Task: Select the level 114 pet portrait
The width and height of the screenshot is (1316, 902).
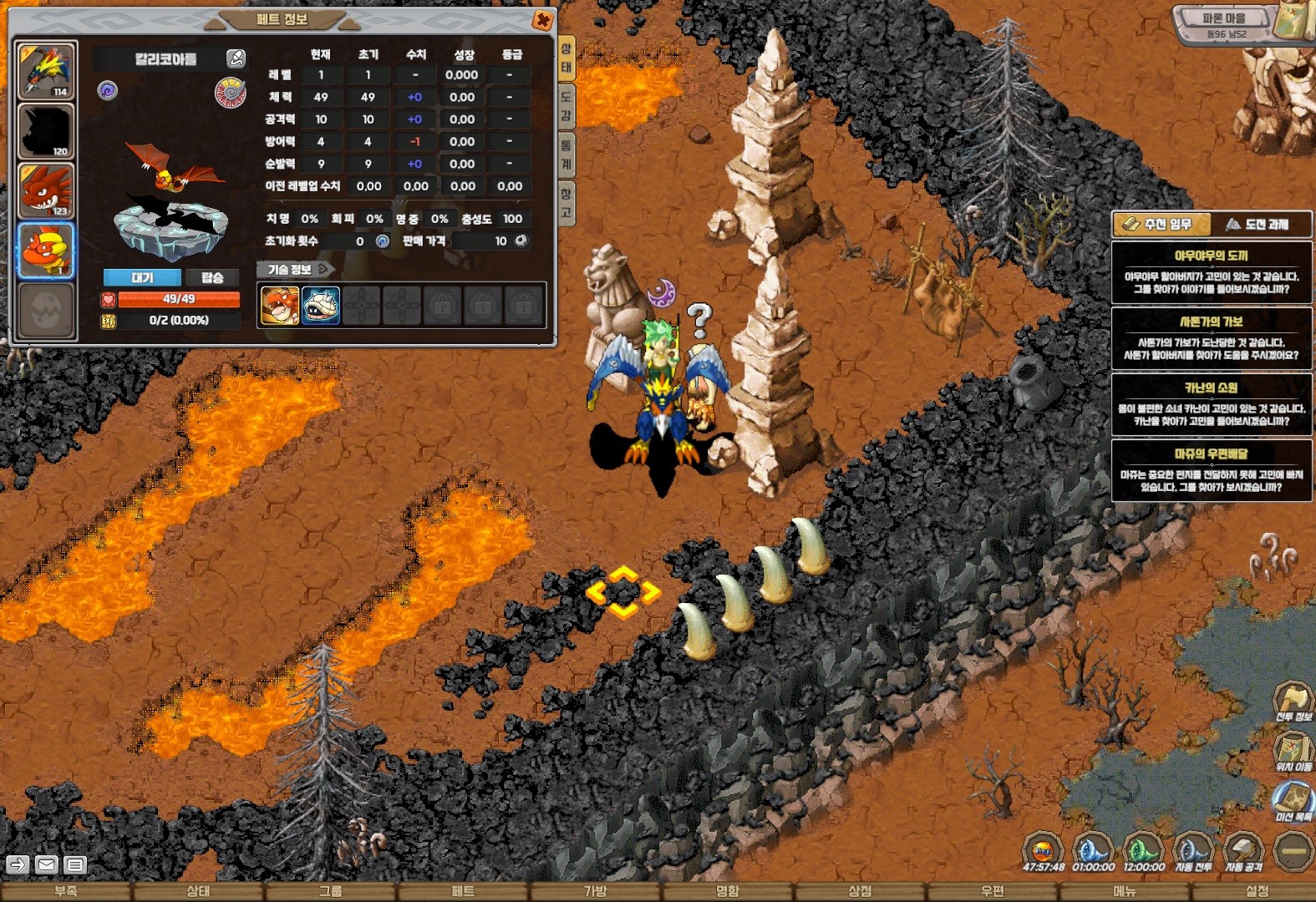Action: point(46,71)
